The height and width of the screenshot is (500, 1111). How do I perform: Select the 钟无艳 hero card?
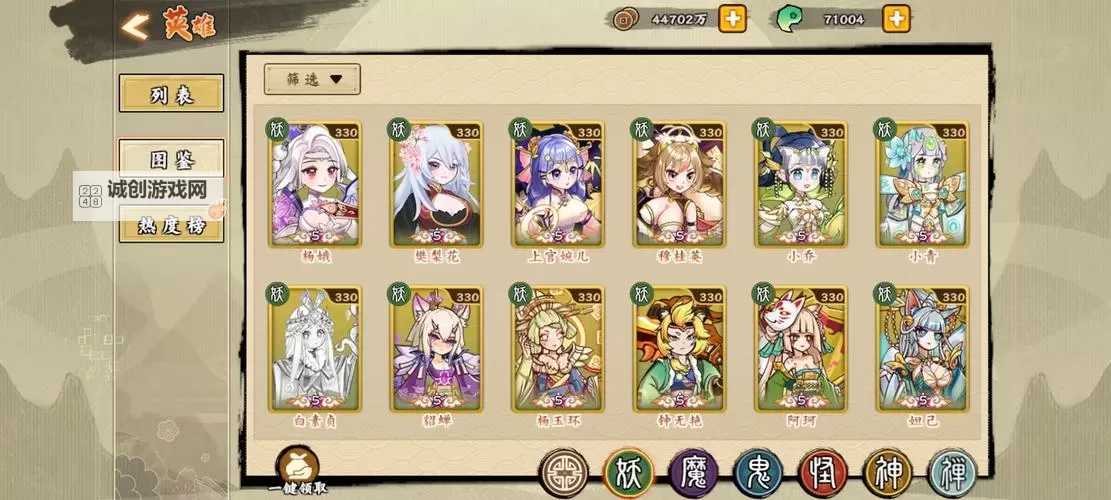click(x=680, y=350)
